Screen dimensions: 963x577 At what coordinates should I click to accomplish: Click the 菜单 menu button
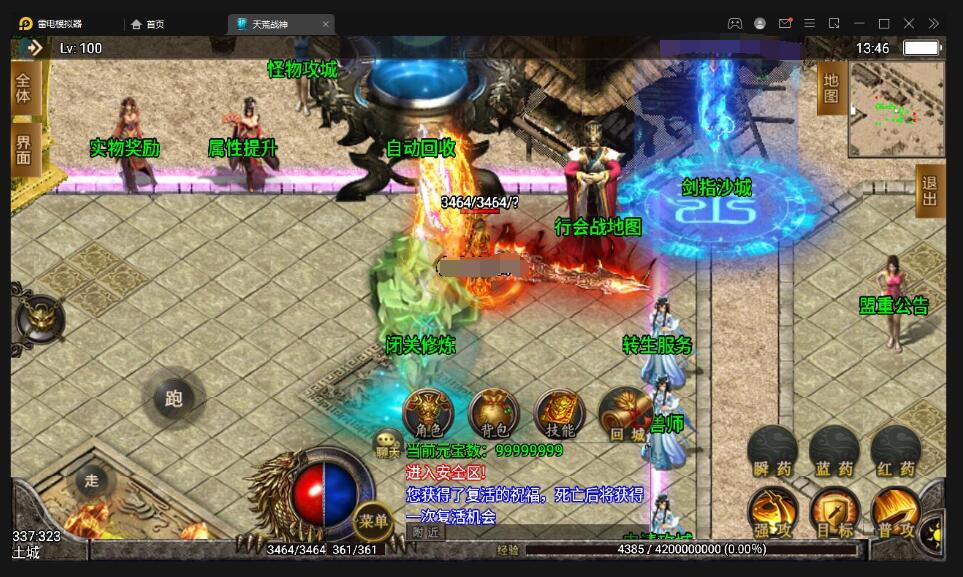click(x=373, y=520)
